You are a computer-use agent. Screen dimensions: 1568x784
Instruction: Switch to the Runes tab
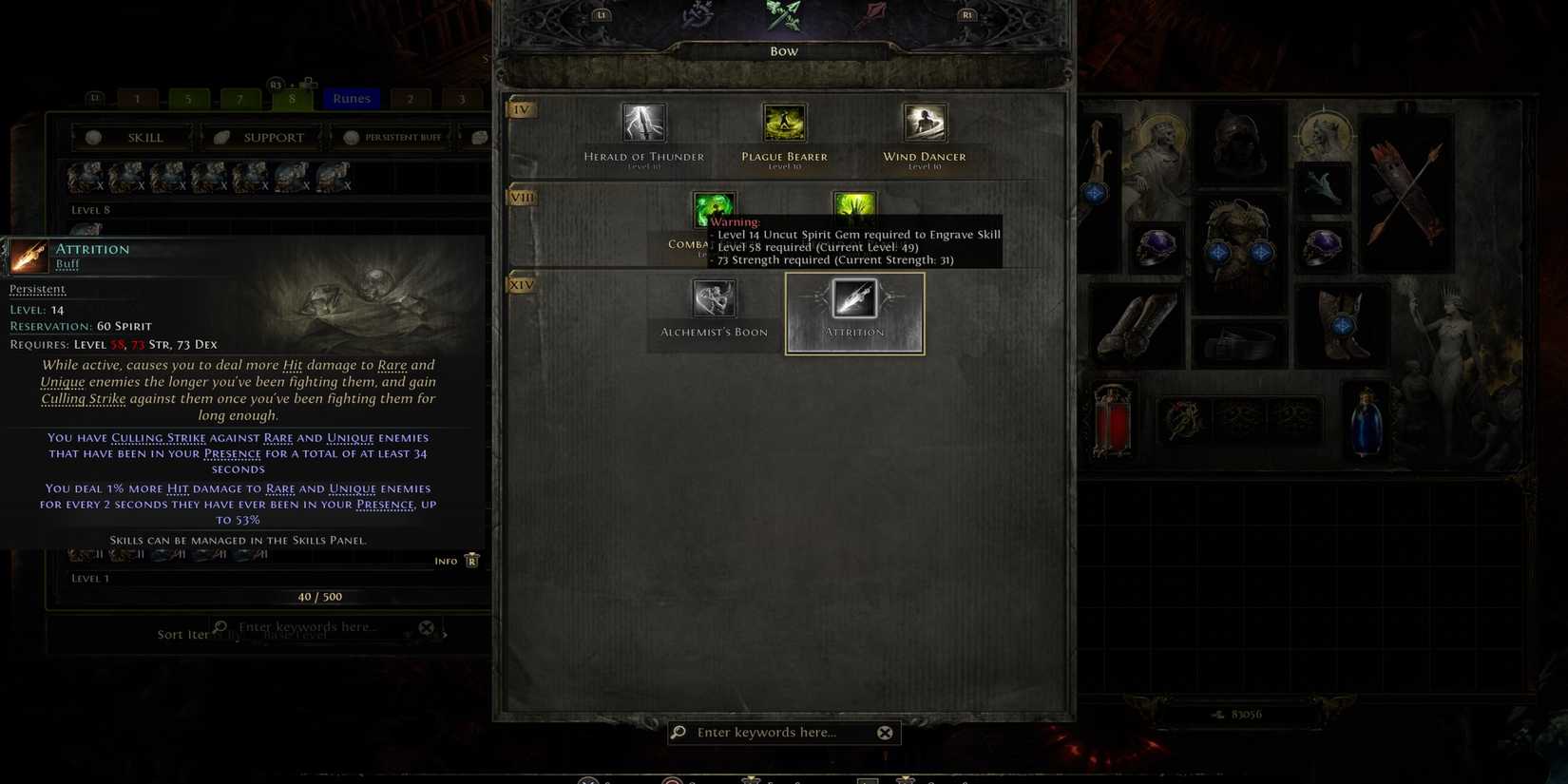coord(351,98)
